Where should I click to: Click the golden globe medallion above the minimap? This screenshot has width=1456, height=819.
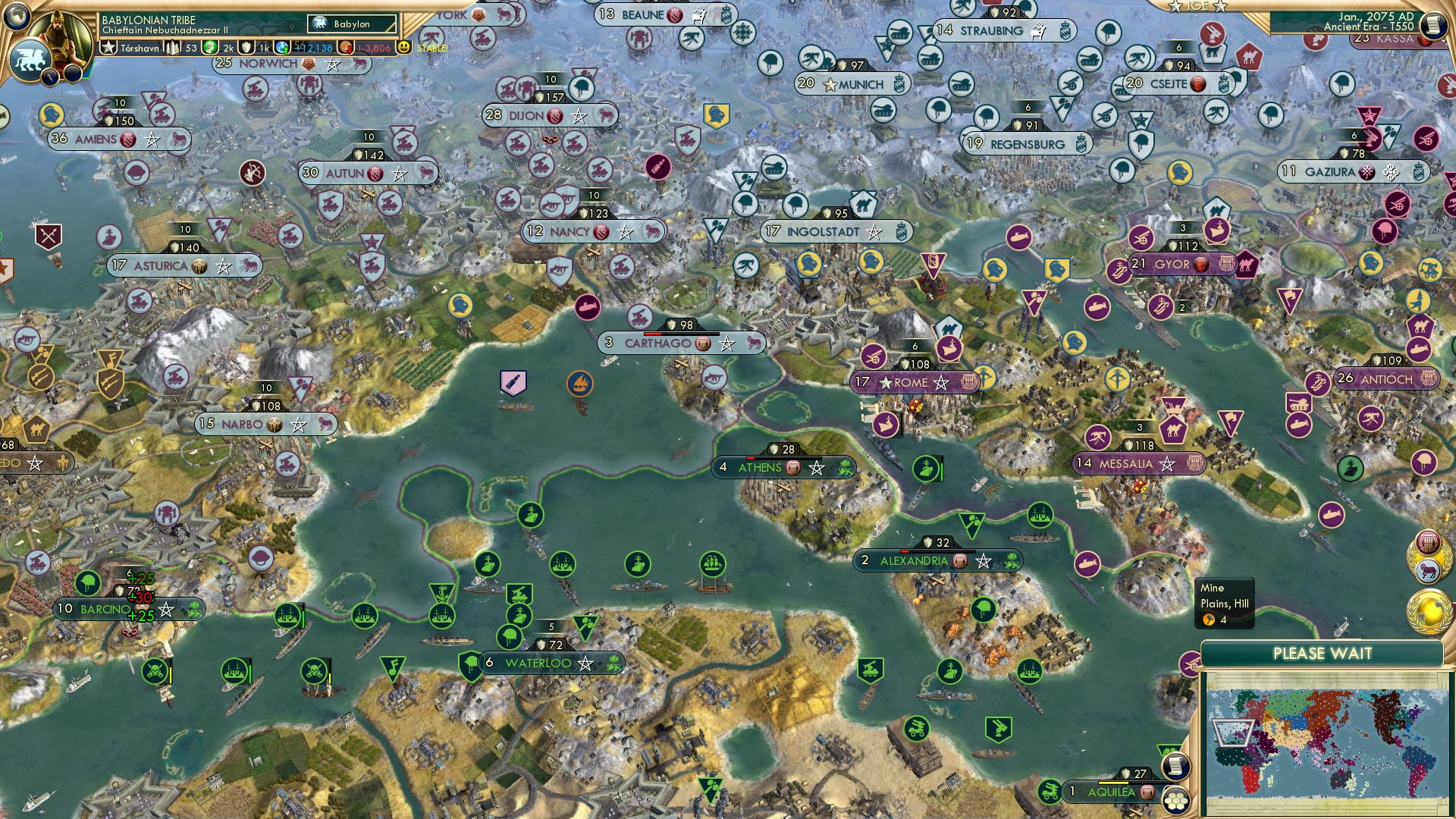coord(1429,607)
